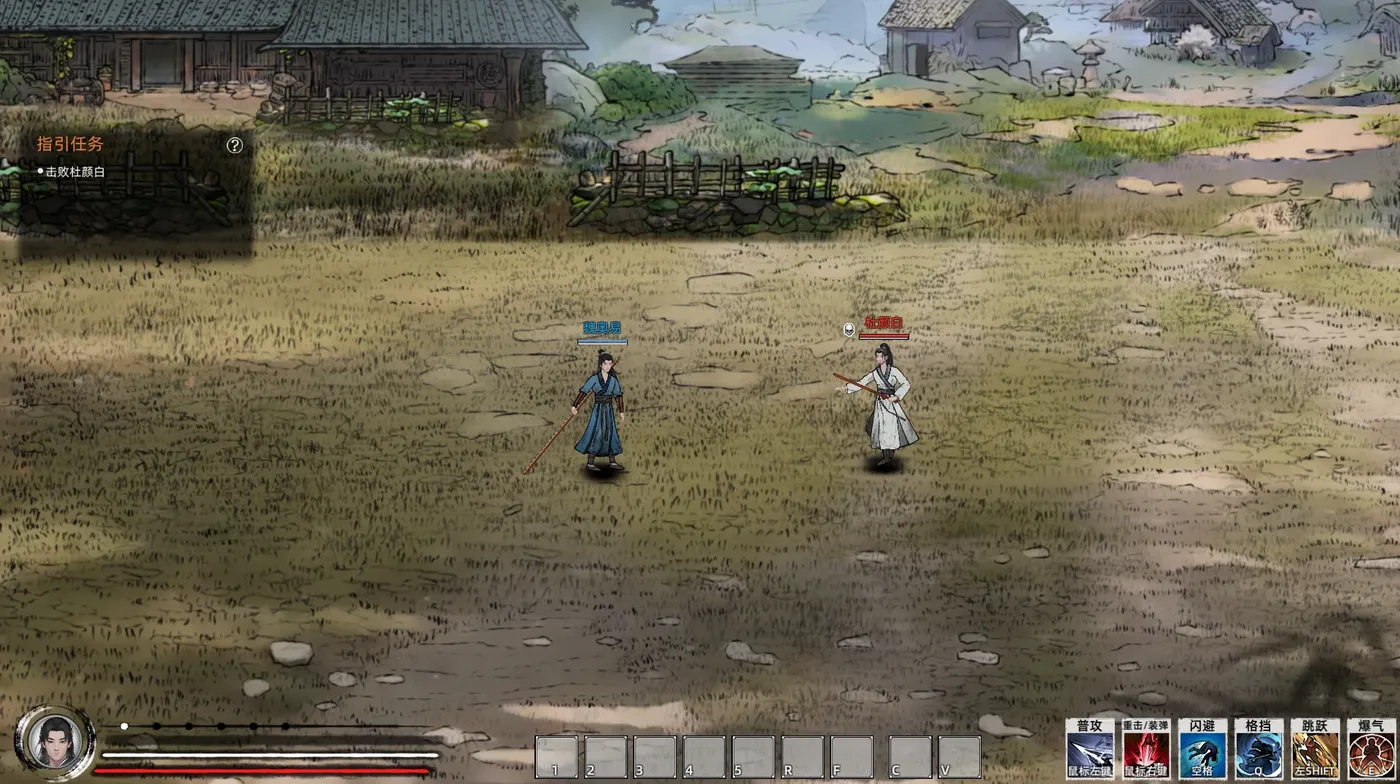Click the 褚泉易 character health bar
The image size is (1400, 784).
pos(601,340)
